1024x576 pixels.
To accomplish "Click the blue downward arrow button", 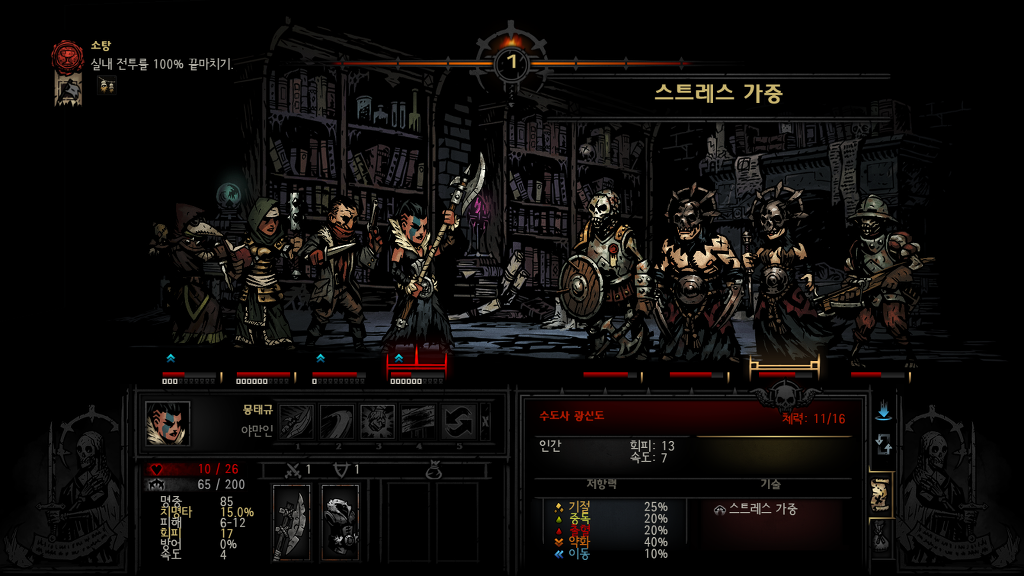I will click(883, 411).
